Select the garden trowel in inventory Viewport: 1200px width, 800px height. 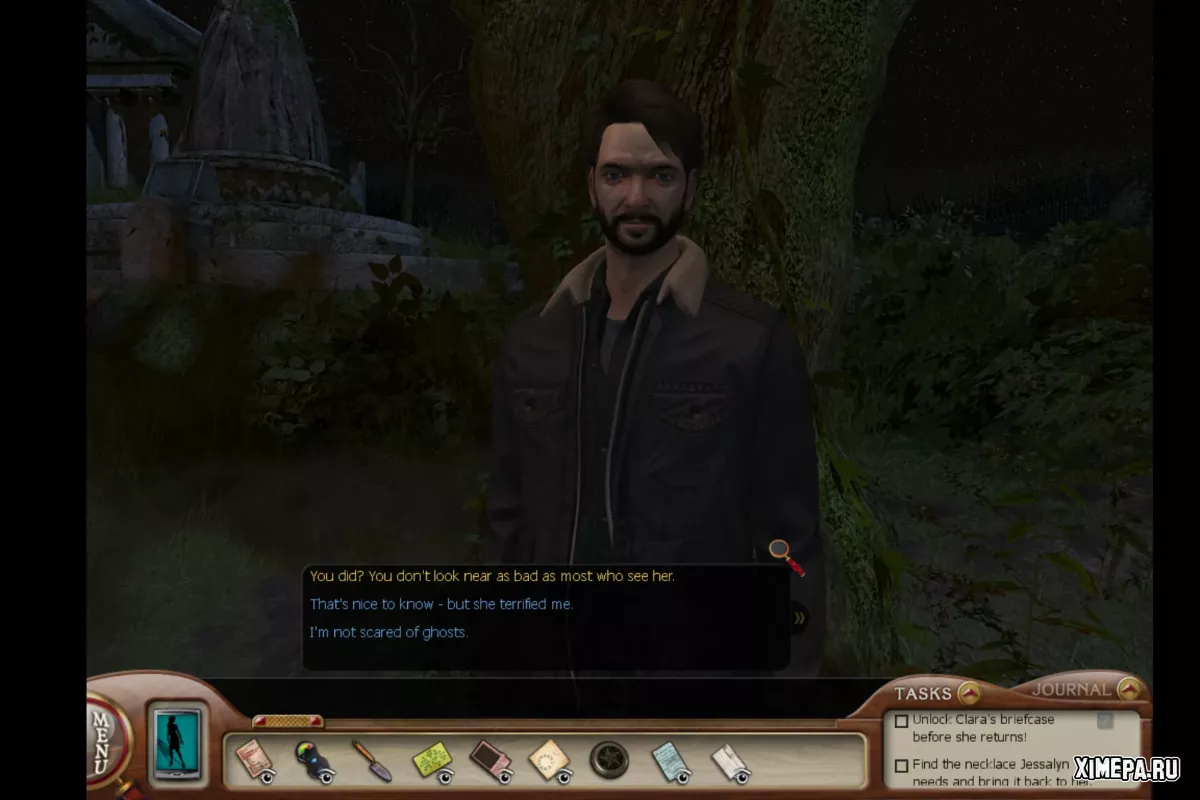point(370,760)
